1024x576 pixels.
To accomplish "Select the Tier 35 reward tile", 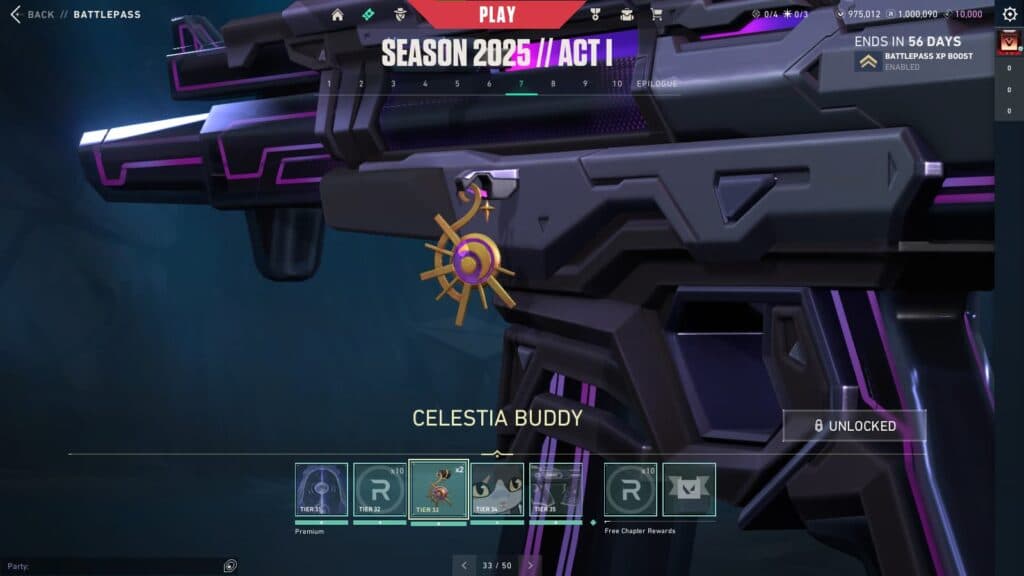I will coord(555,489).
